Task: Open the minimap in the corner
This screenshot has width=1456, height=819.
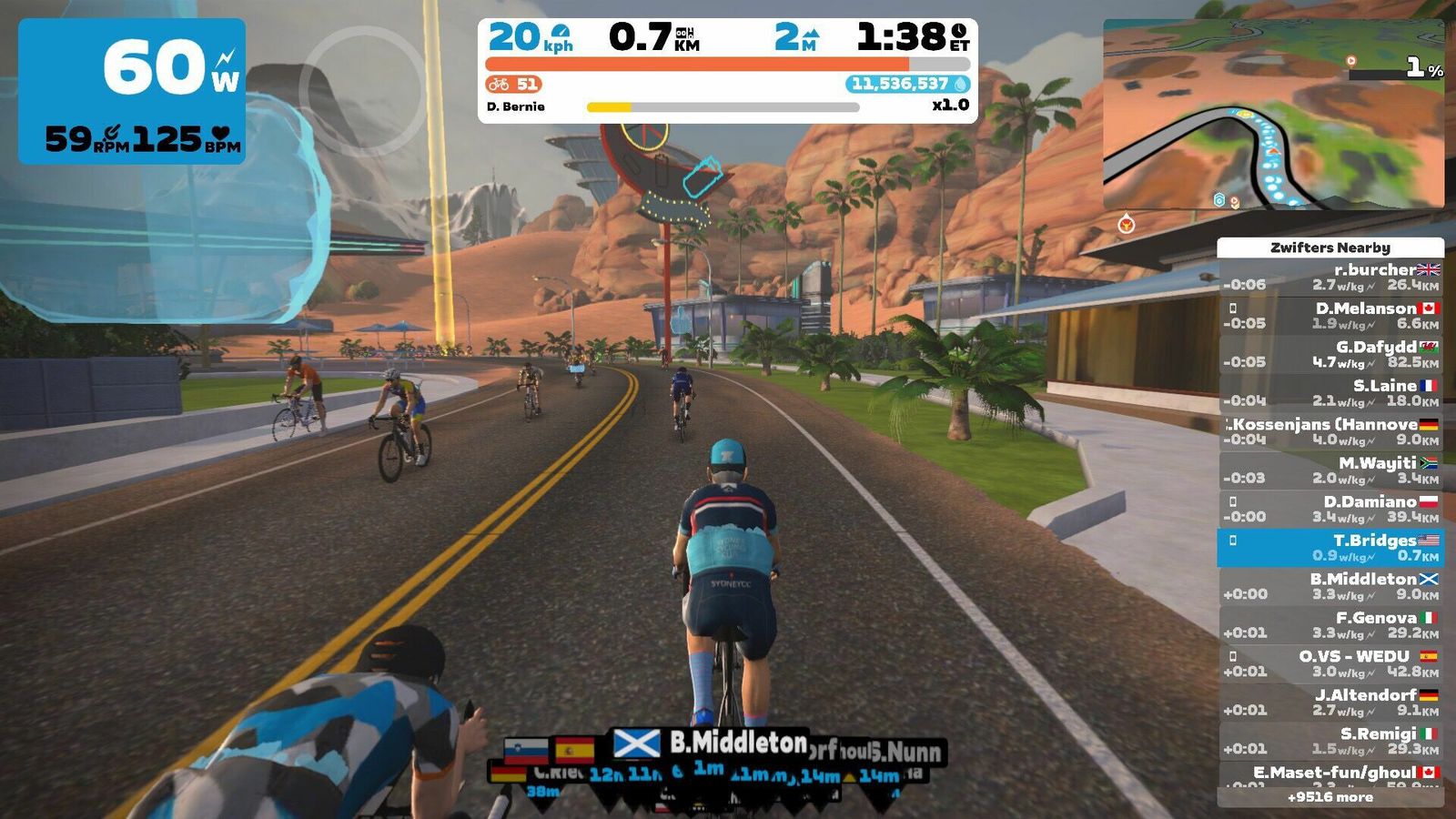Action: 1273,115
